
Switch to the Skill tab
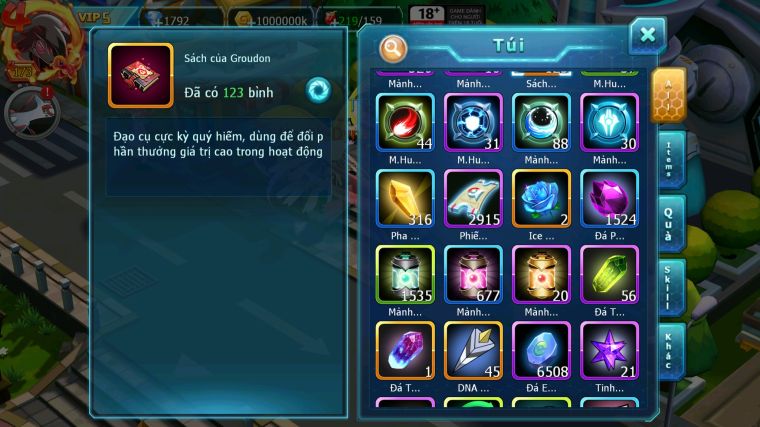[670, 288]
